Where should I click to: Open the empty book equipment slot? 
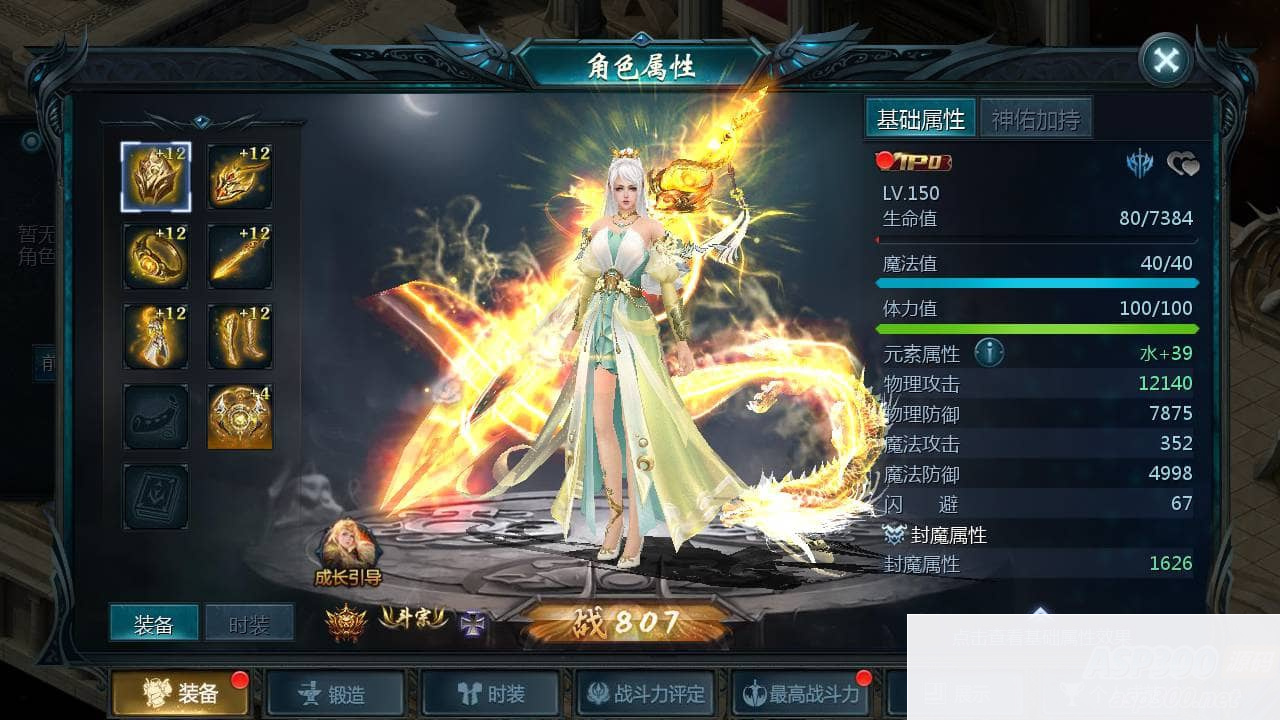click(155, 495)
